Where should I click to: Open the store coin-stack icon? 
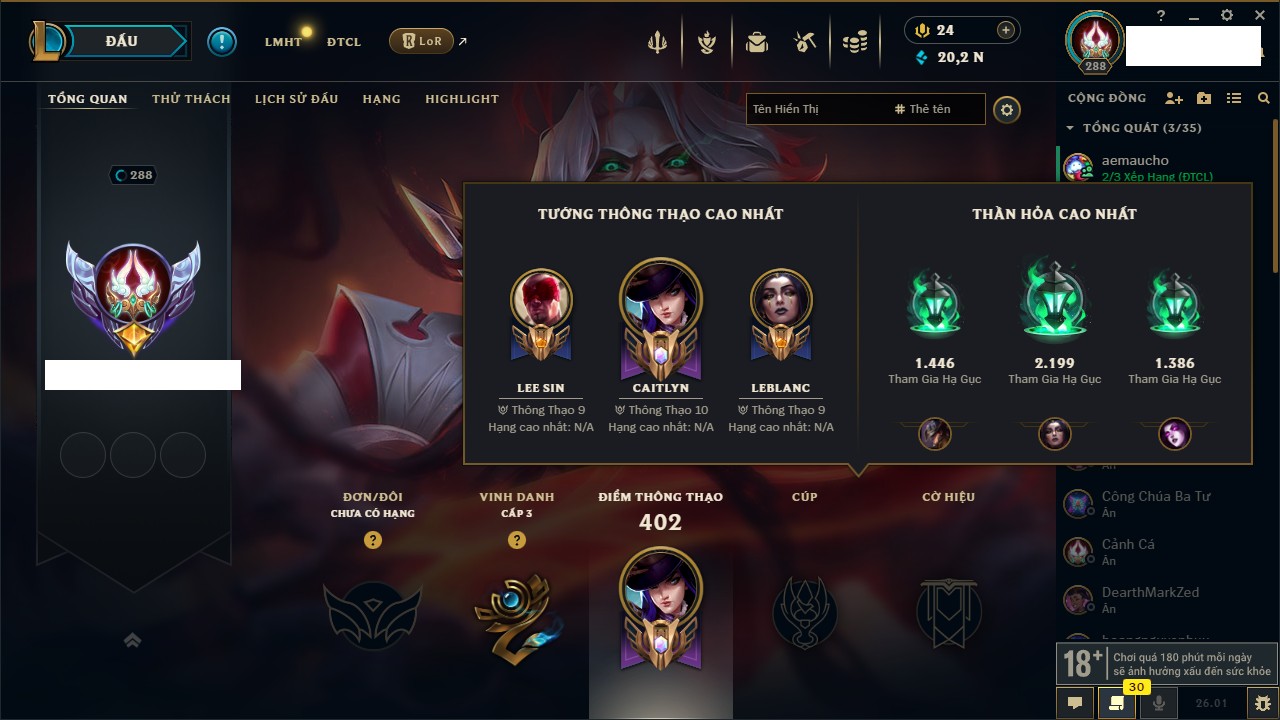pos(854,42)
